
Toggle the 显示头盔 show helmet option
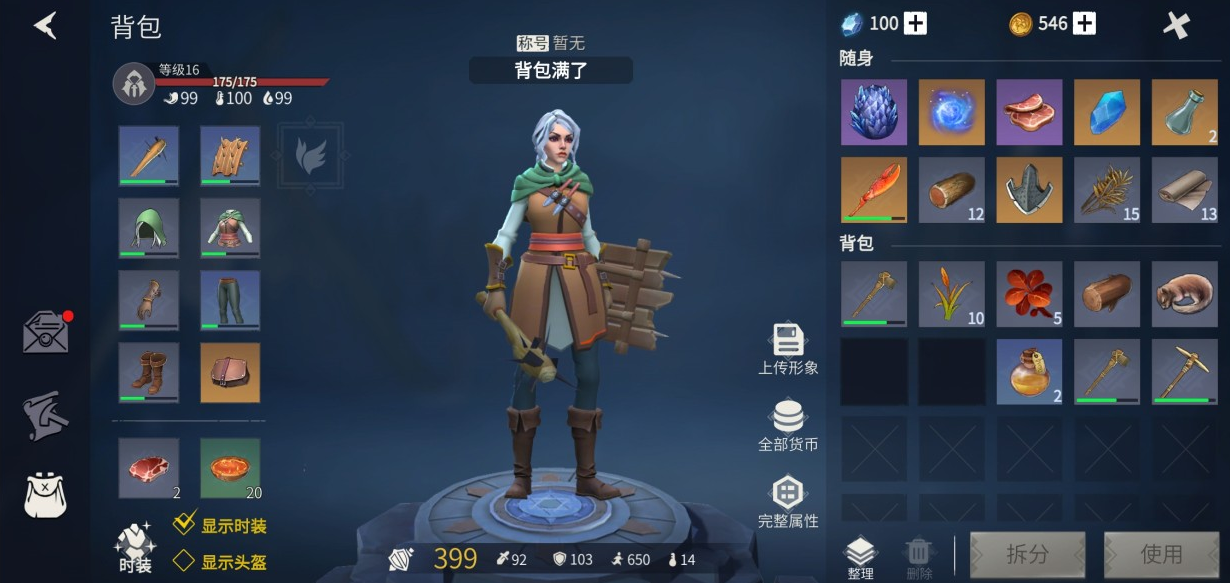[x=184, y=561]
